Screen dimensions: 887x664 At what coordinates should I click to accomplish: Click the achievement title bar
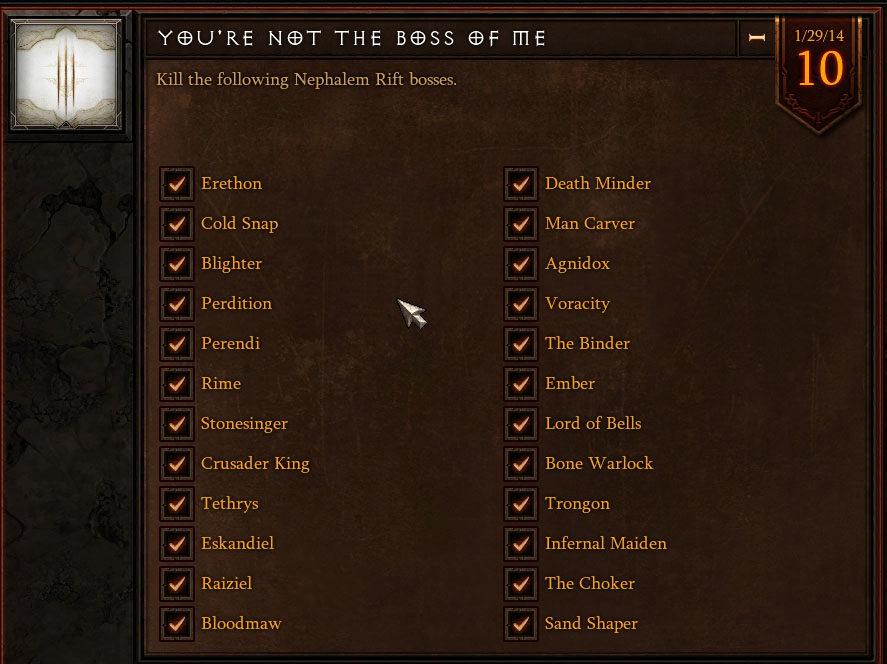(x=440, y=38)
